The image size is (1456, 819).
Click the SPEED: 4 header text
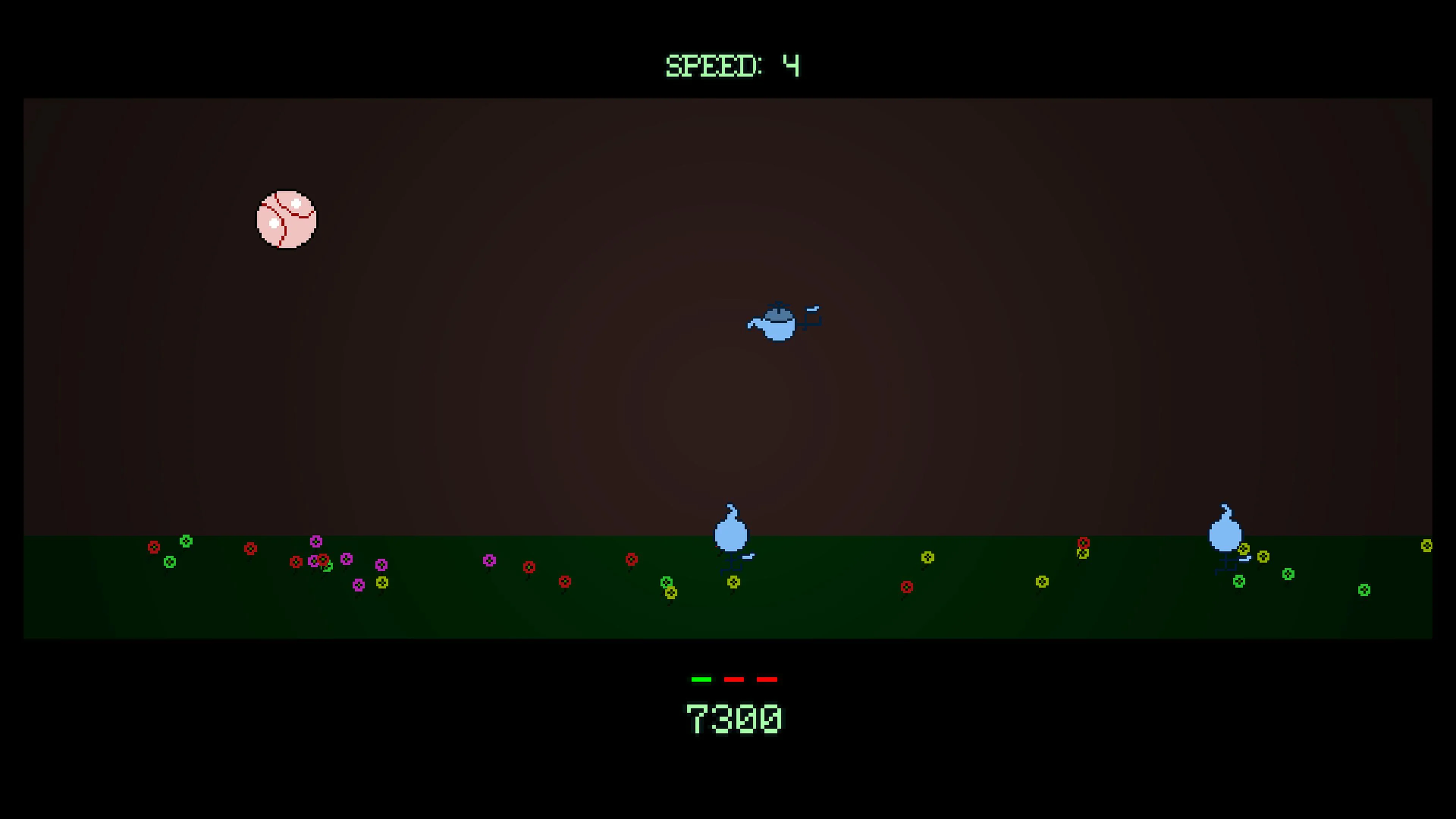(732, 65)
